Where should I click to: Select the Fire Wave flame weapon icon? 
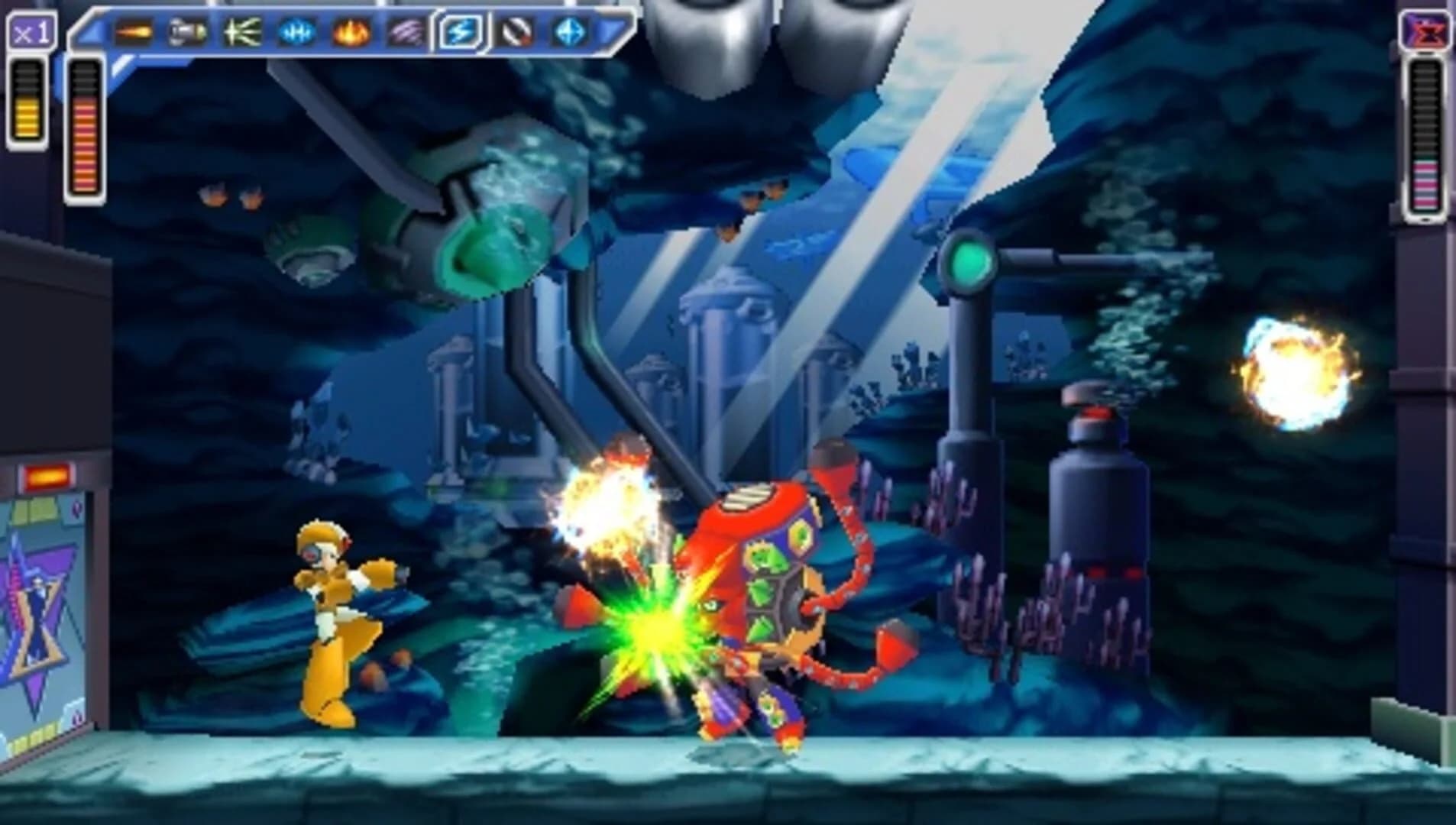coord(349,31)
